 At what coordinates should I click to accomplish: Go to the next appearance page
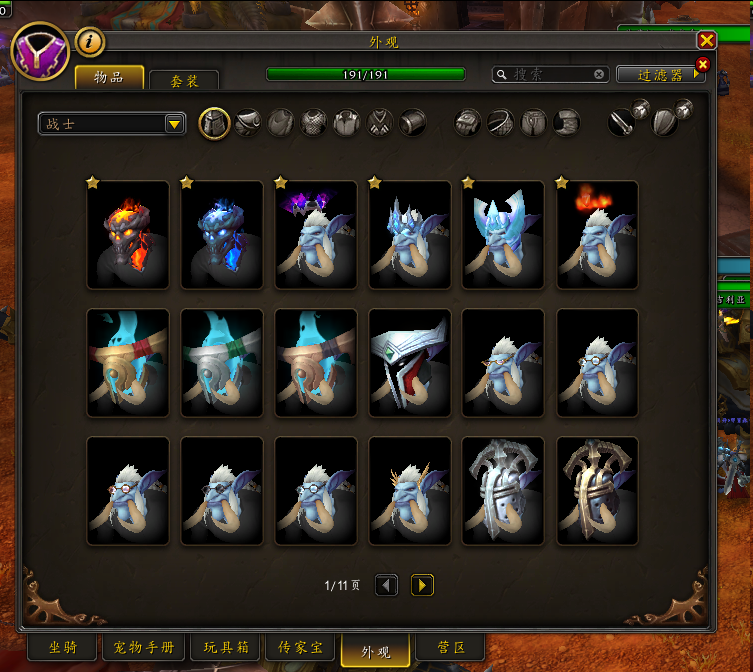[x=423, y=585]
